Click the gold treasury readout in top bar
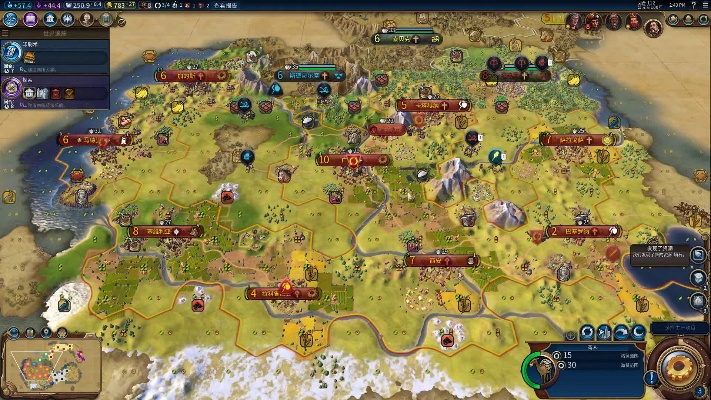The image size is (711, 400). pyautogui.click(x=115, y=6)
